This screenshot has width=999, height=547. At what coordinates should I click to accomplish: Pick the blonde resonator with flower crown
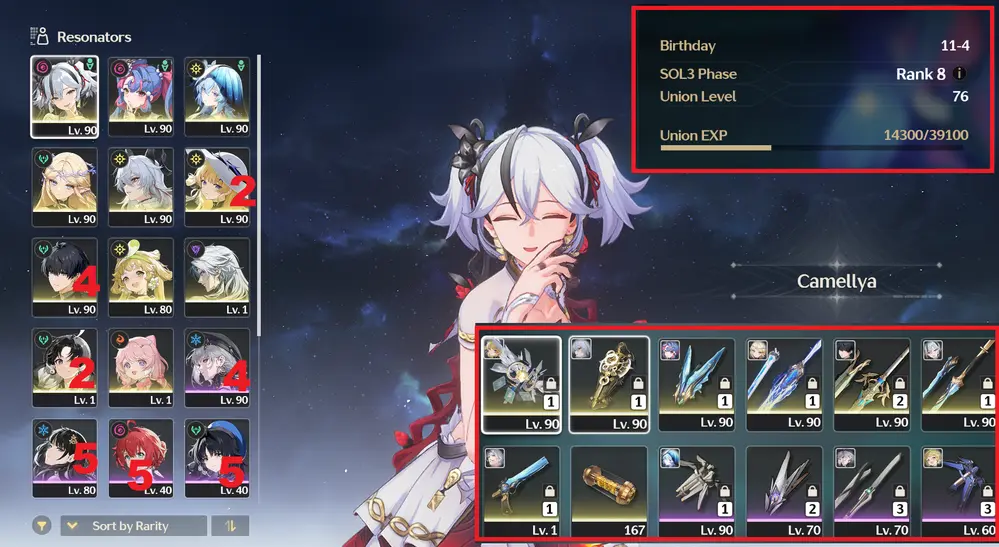64,186
